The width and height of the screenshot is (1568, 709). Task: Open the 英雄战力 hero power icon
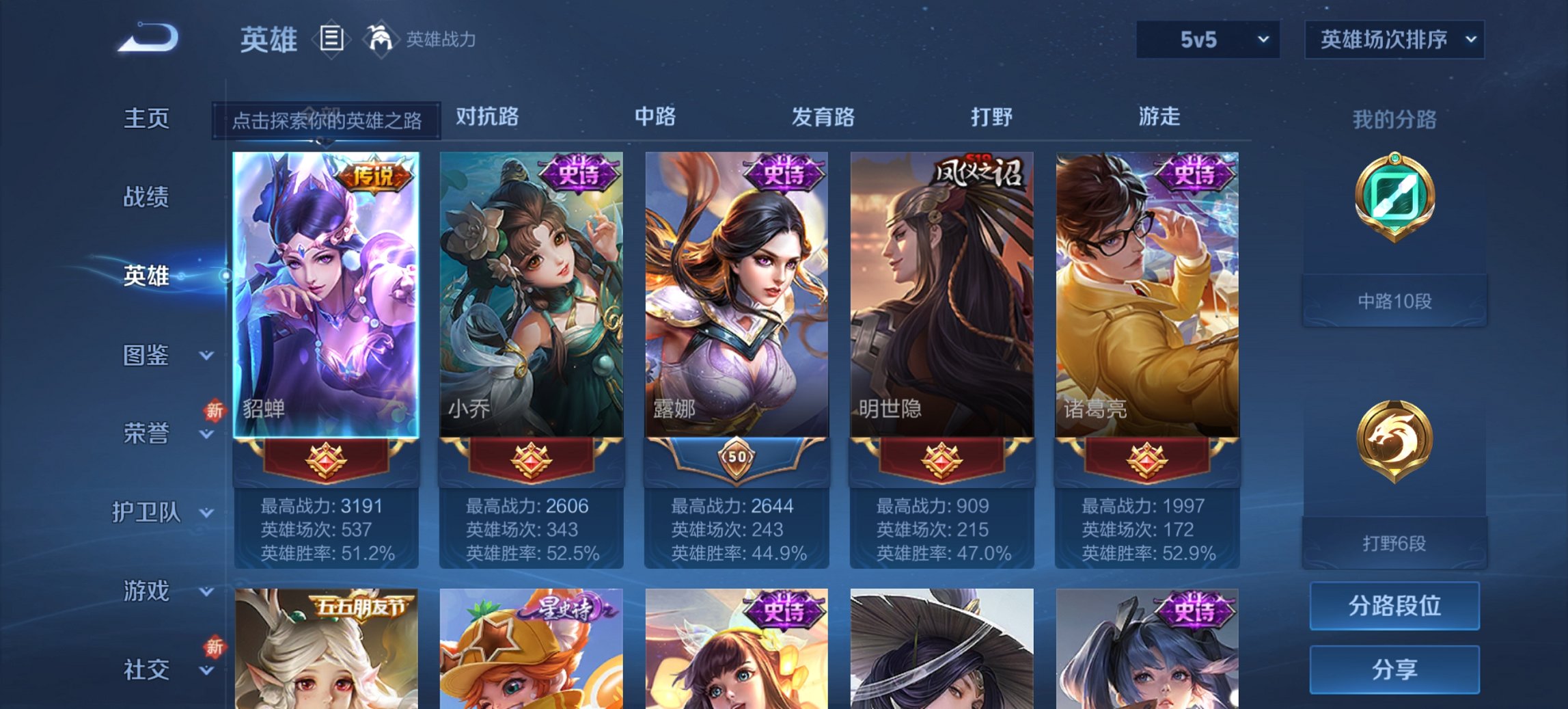pos(381,40)
